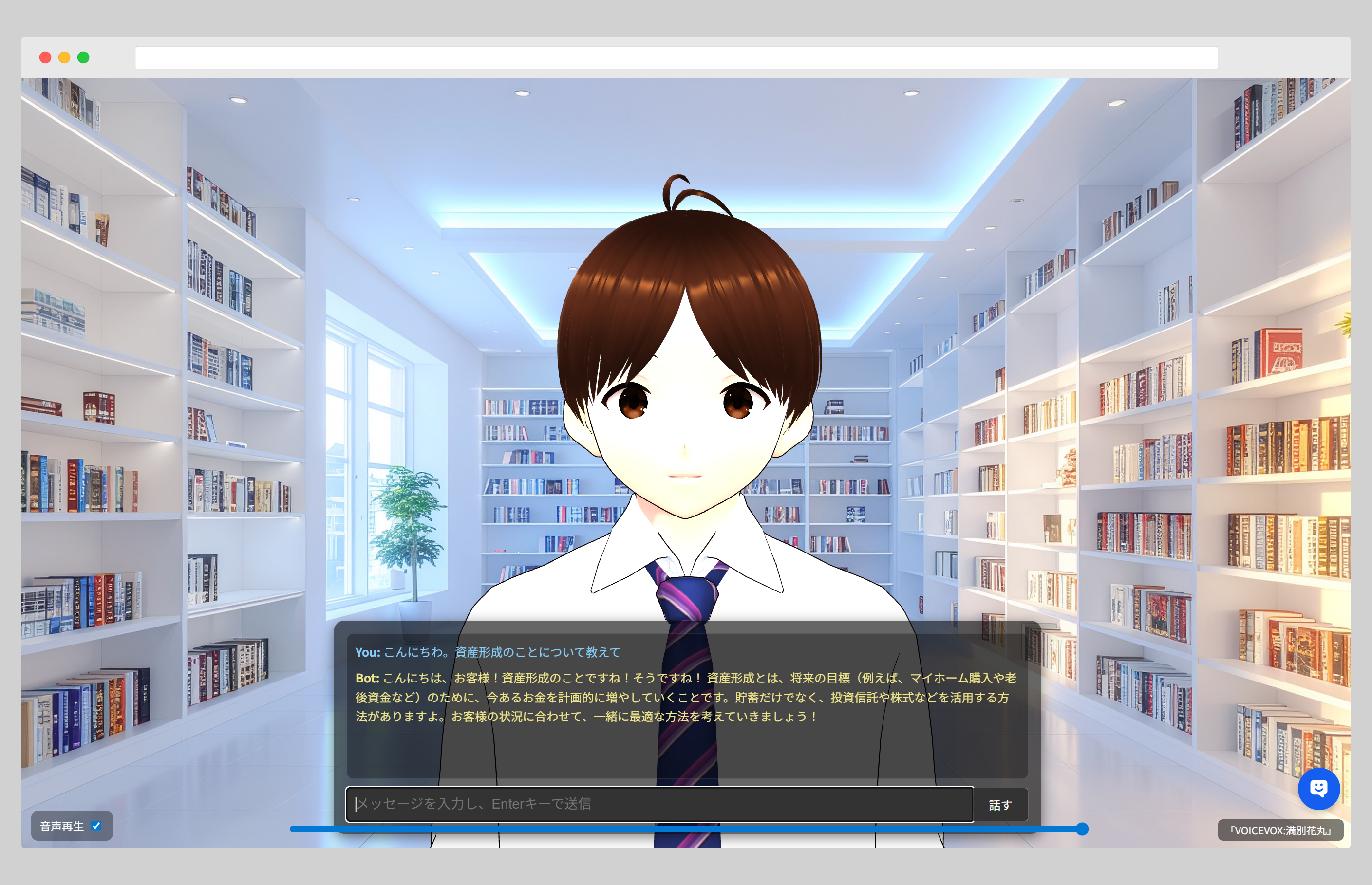
Task: Click the green traffic light button
Action: (x=84, y=57)
